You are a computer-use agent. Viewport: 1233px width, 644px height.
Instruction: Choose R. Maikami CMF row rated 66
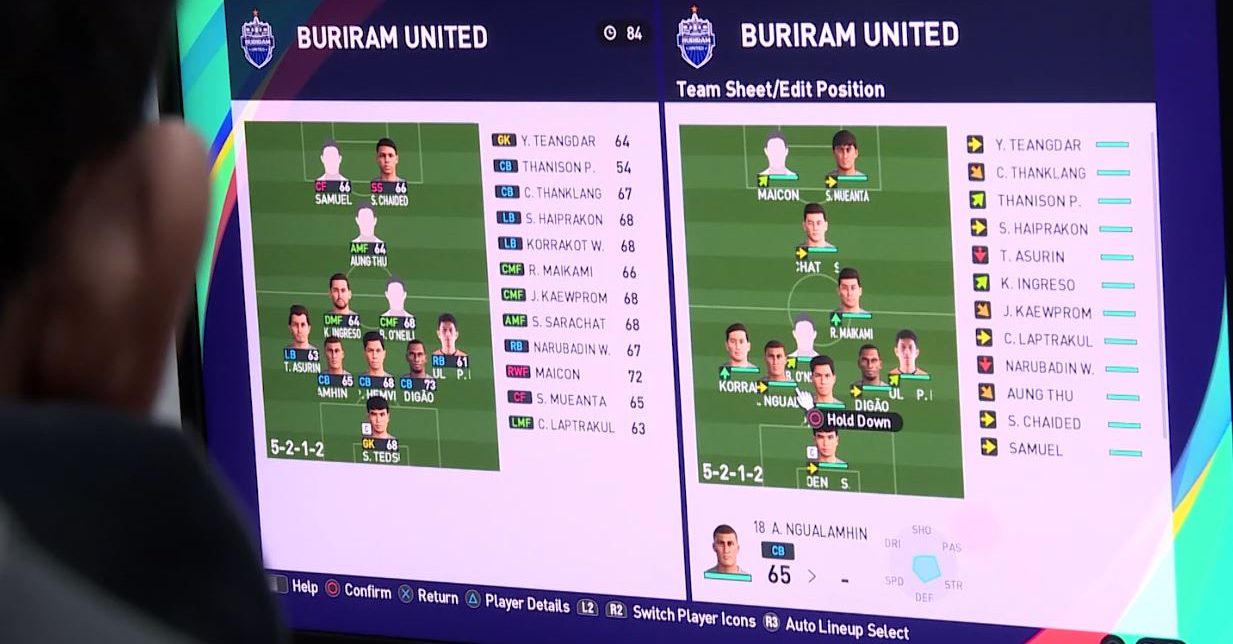(x=571, y=271)
